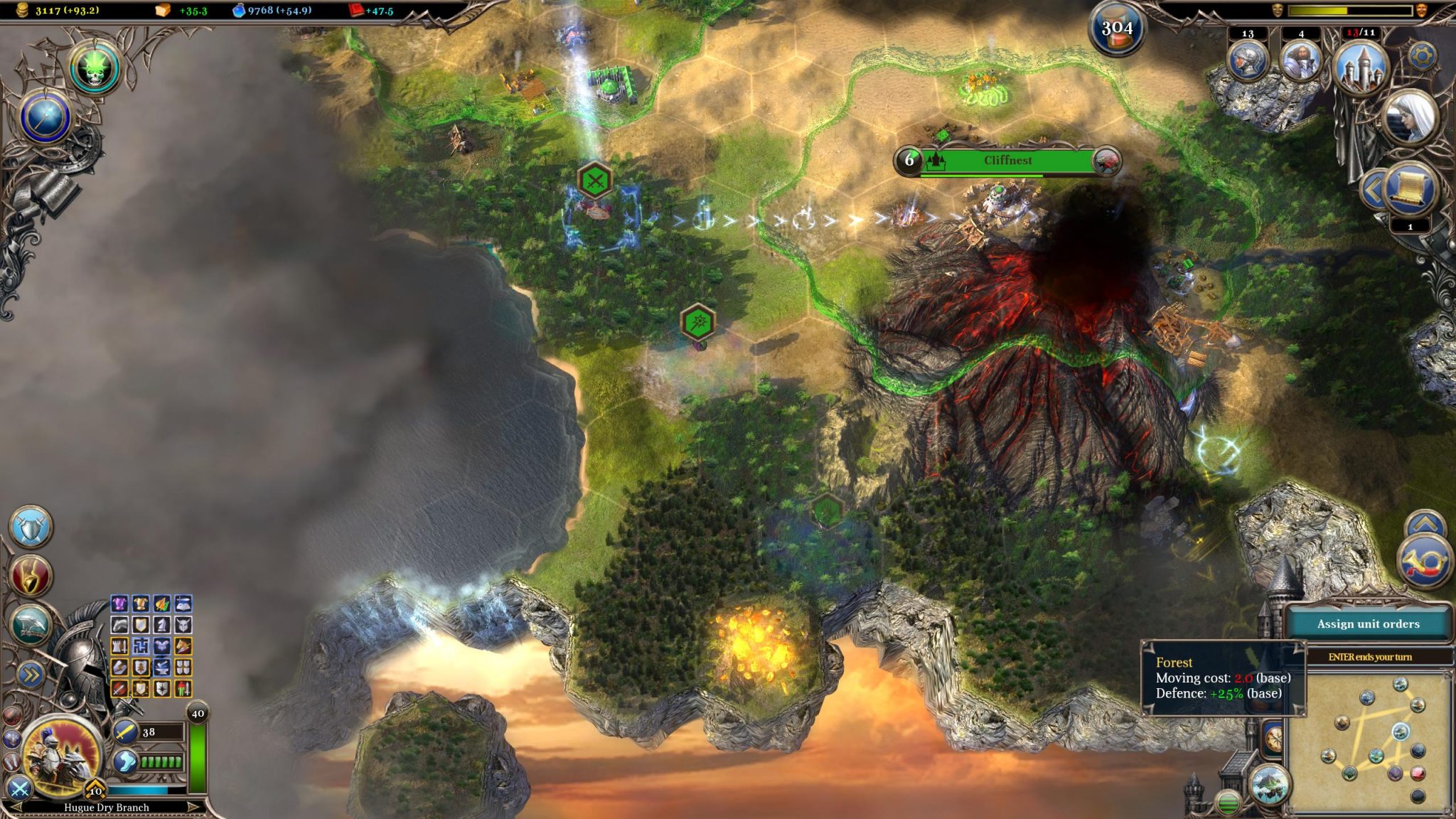Open the scroll messages button
This screenshot has height=819, width=1456.
1410,188
